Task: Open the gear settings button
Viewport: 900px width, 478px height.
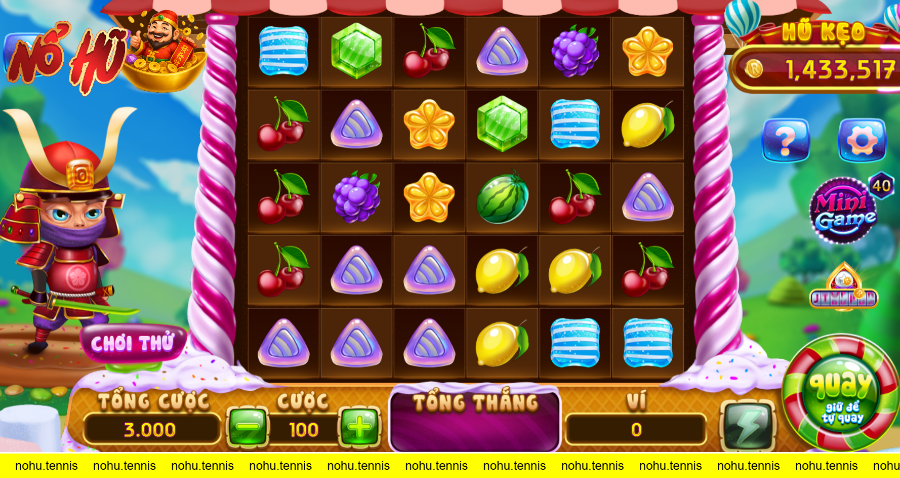Action: click(861, 140)
